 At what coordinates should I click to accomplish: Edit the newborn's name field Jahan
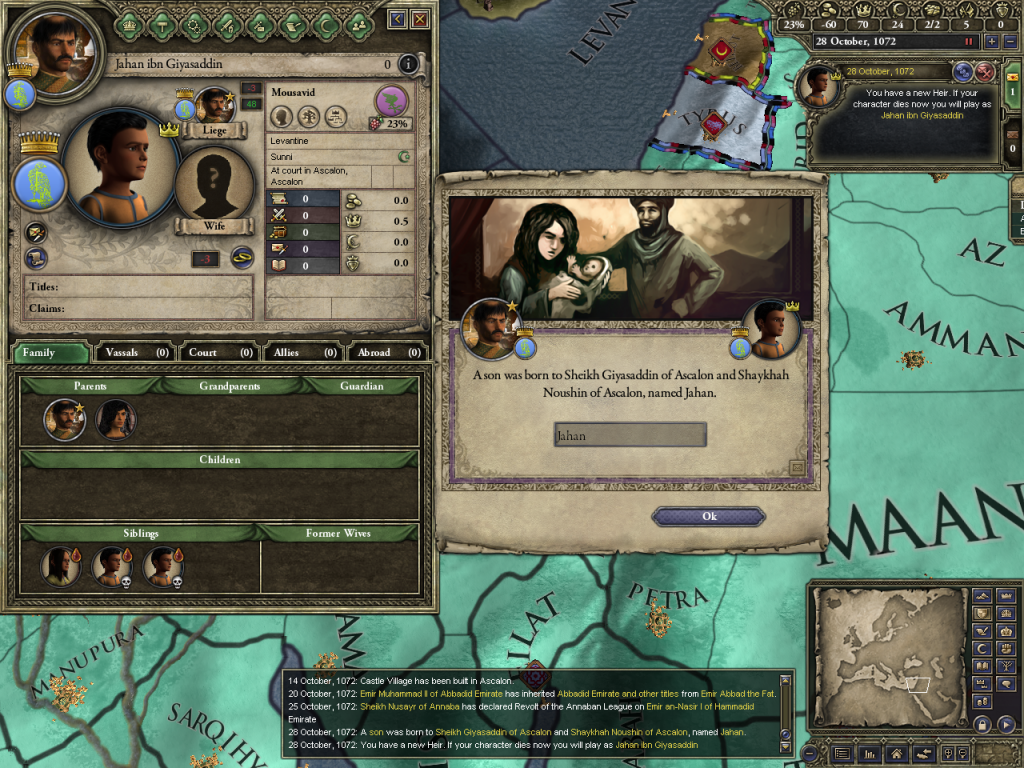pos(630,435)
